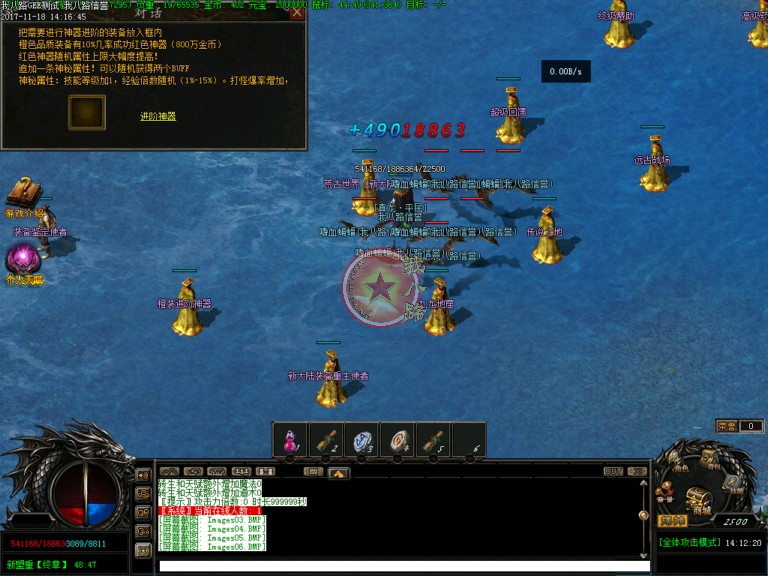Select the empty equipment slot in the dialogue
The width and height of the screenshot is (768, 576).
click(87, 112)
